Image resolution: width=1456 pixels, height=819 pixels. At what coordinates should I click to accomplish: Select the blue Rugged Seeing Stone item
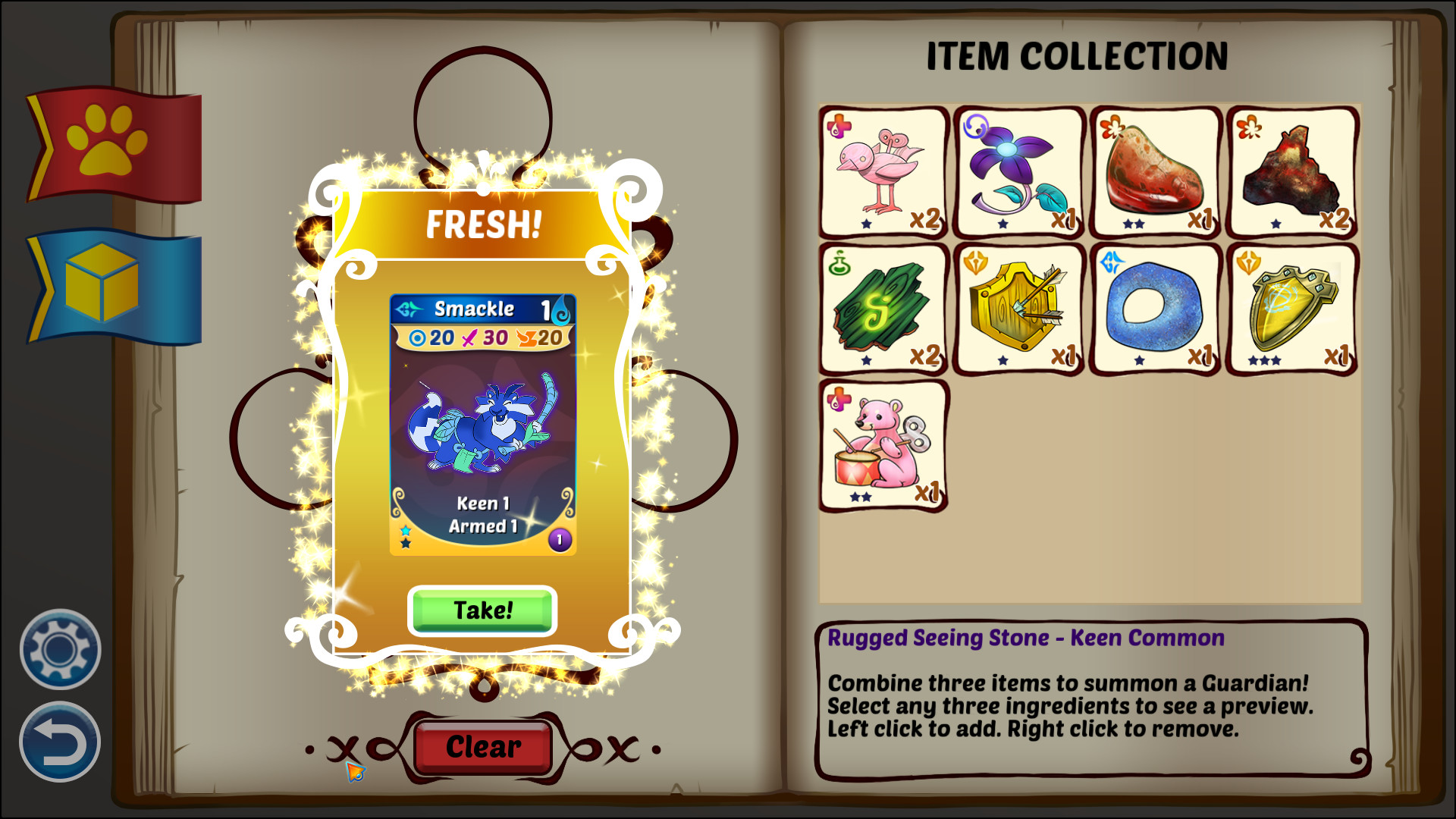coord(1153,309)
